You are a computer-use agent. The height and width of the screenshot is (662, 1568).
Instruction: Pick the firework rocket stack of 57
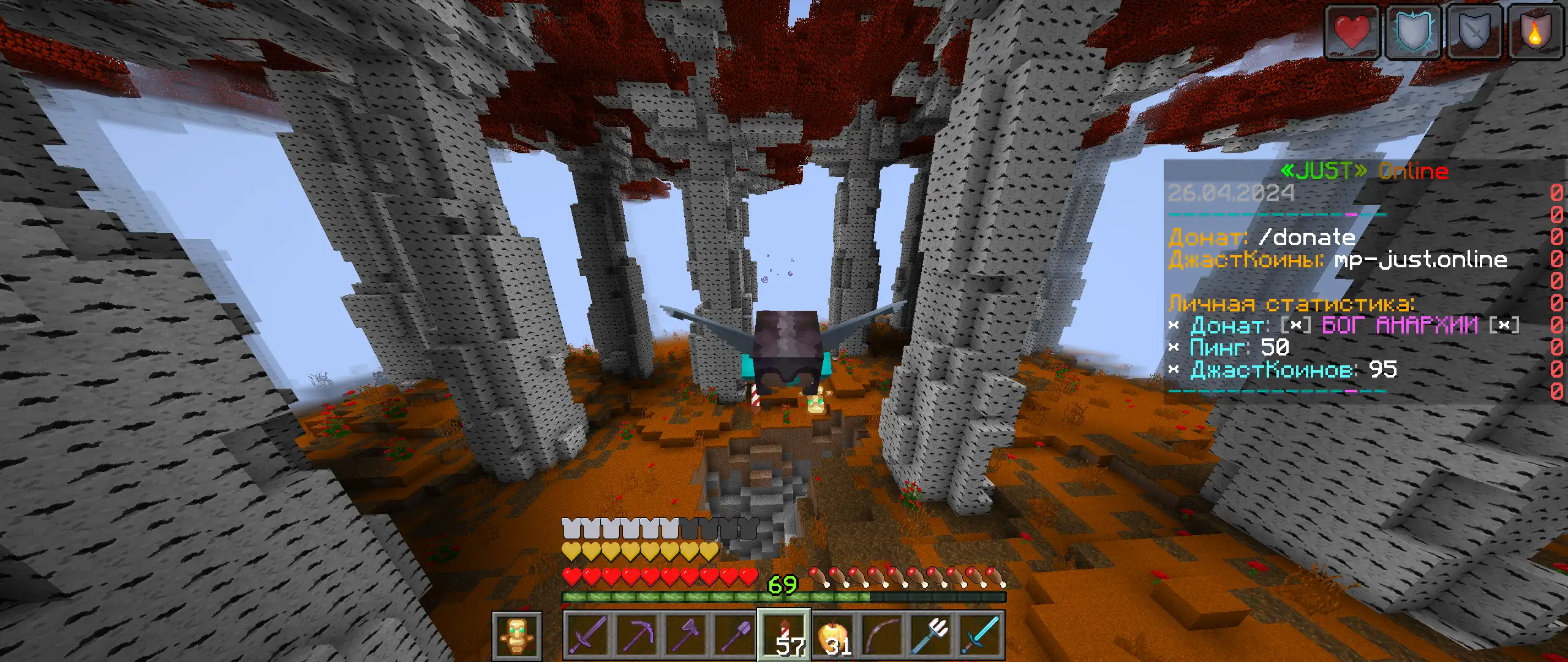(x=784, y=636)
